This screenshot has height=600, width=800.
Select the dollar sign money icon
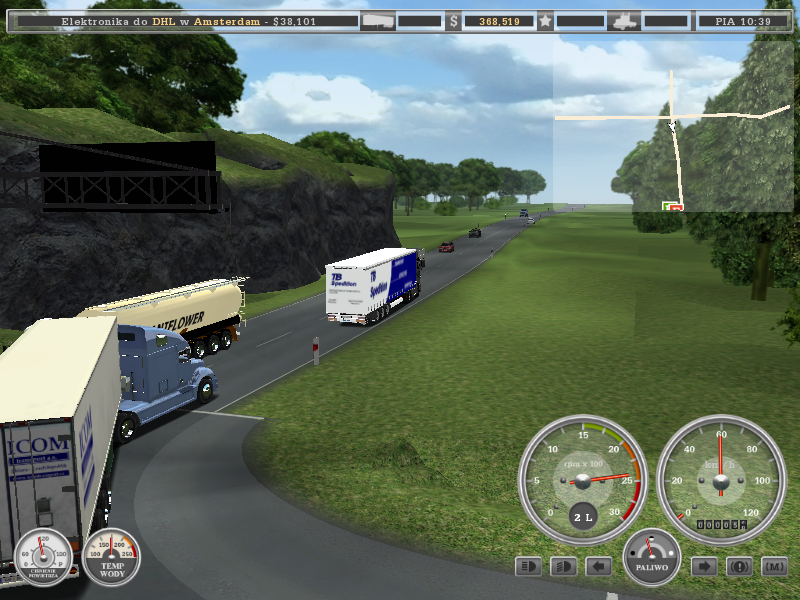(454, 20)
